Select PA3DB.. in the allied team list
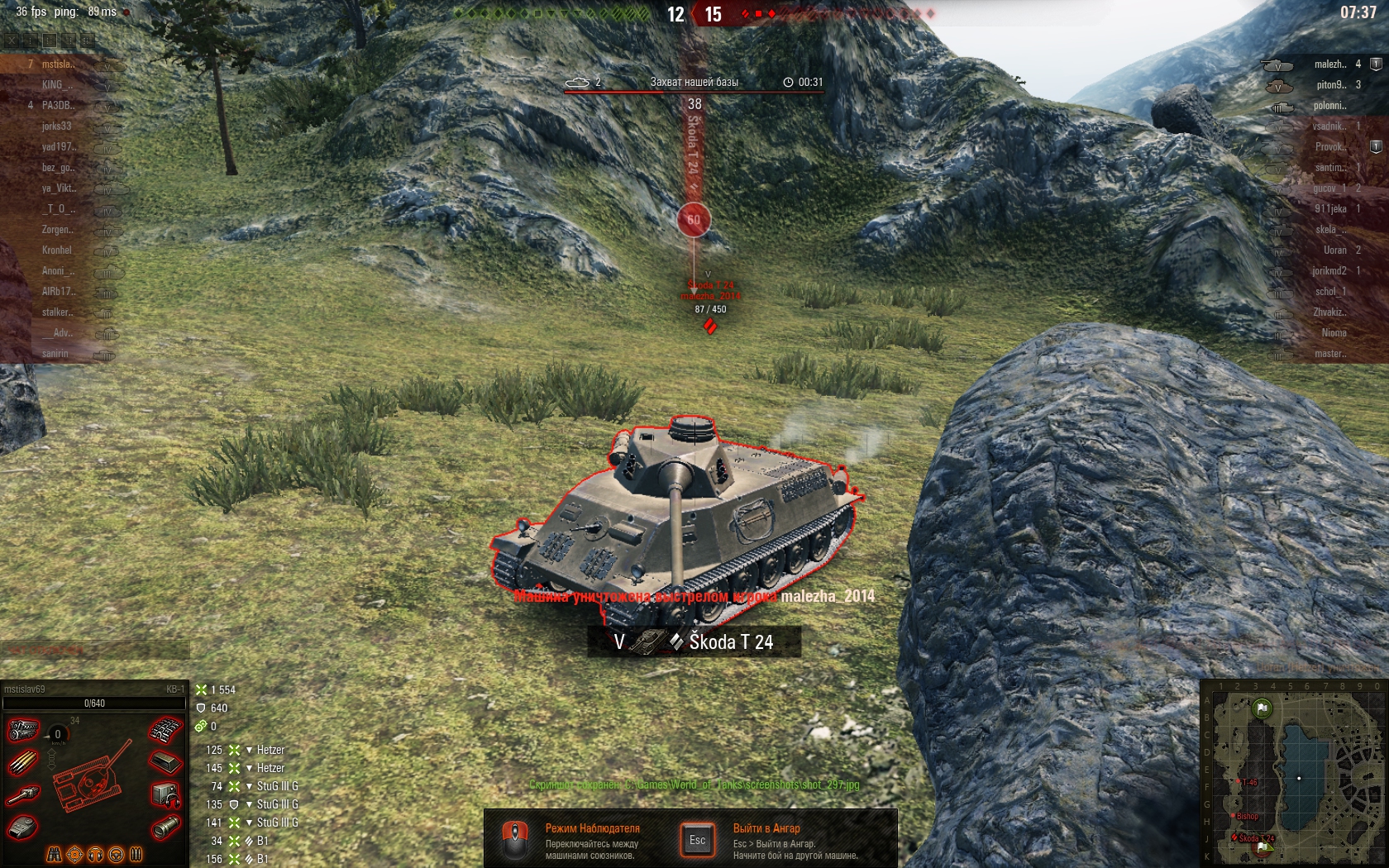The height and width of the screenshot is (868, 1389). tap(58, 105)
